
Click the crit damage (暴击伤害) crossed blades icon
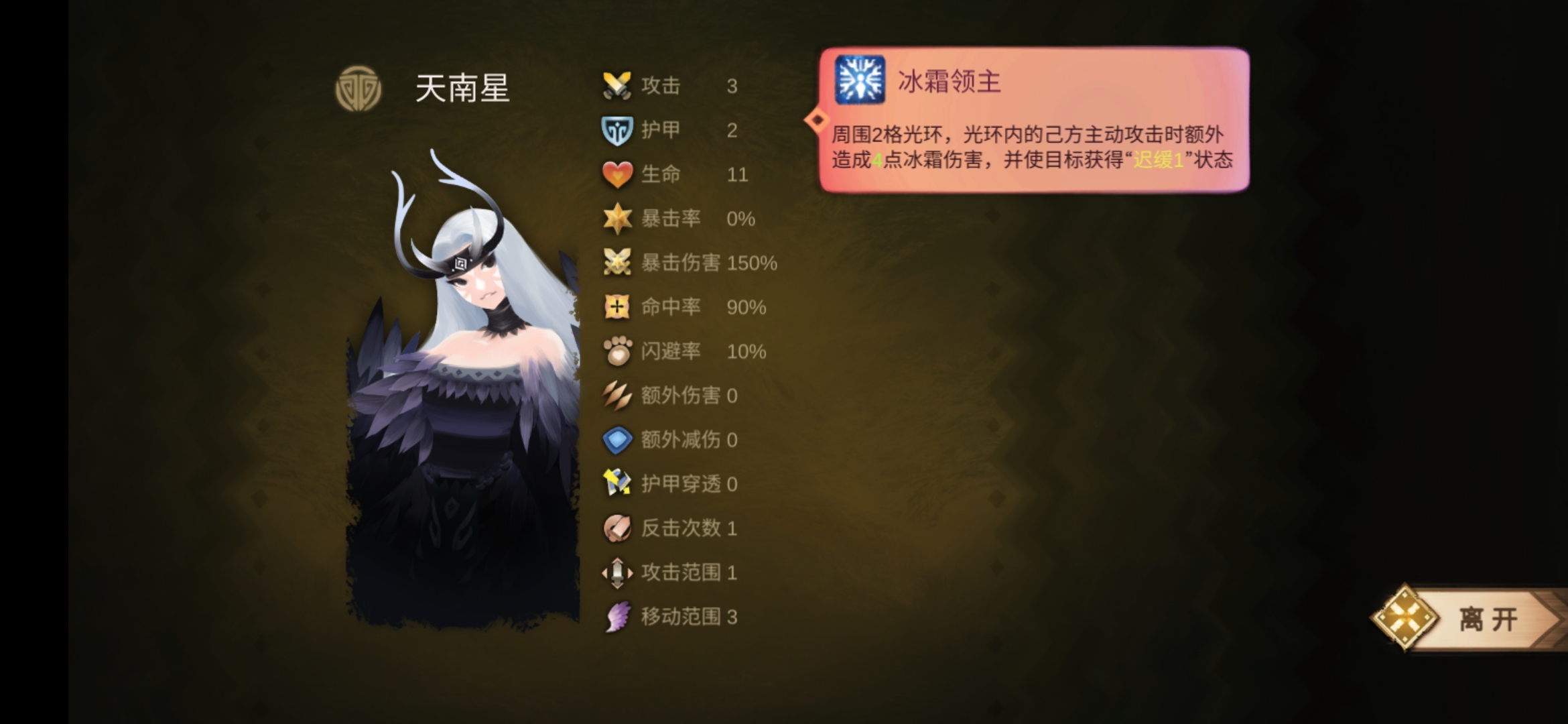pyautogui.click(x=617, y=263)
